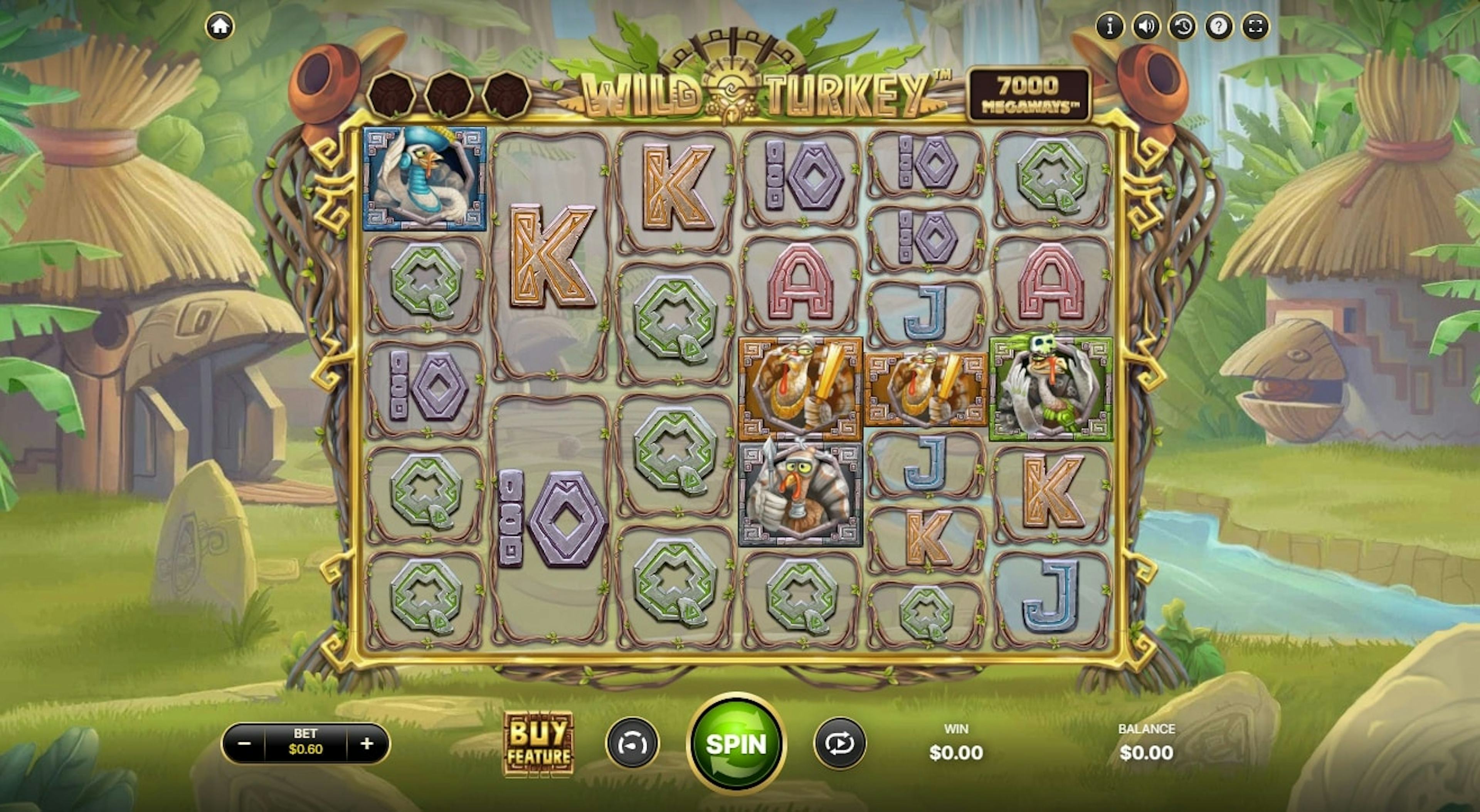Go to the home lobby icon
The width and height of the screenshot is (1480, 812).
(220, 27)
